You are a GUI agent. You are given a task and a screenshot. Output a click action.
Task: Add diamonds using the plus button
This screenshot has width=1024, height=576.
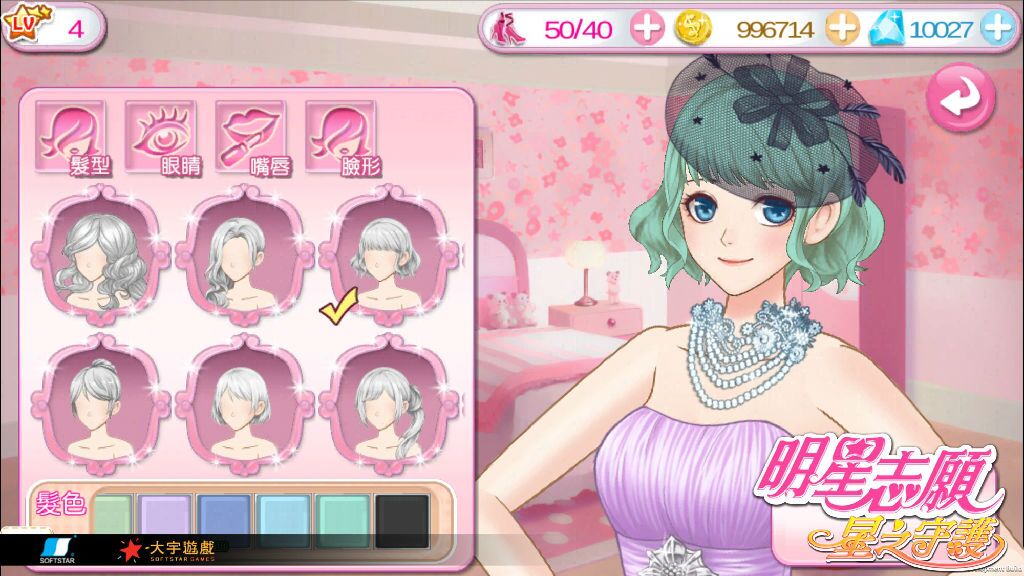pos(996,28)
